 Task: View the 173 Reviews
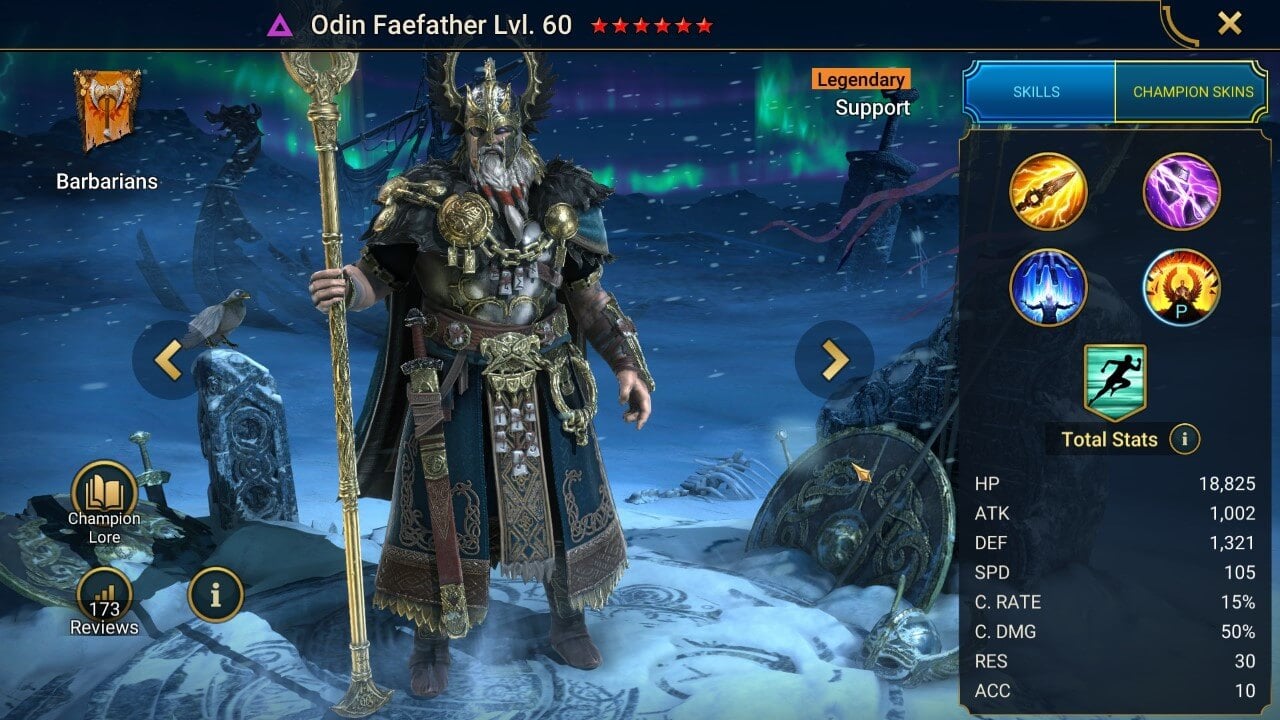coord(104,600)
